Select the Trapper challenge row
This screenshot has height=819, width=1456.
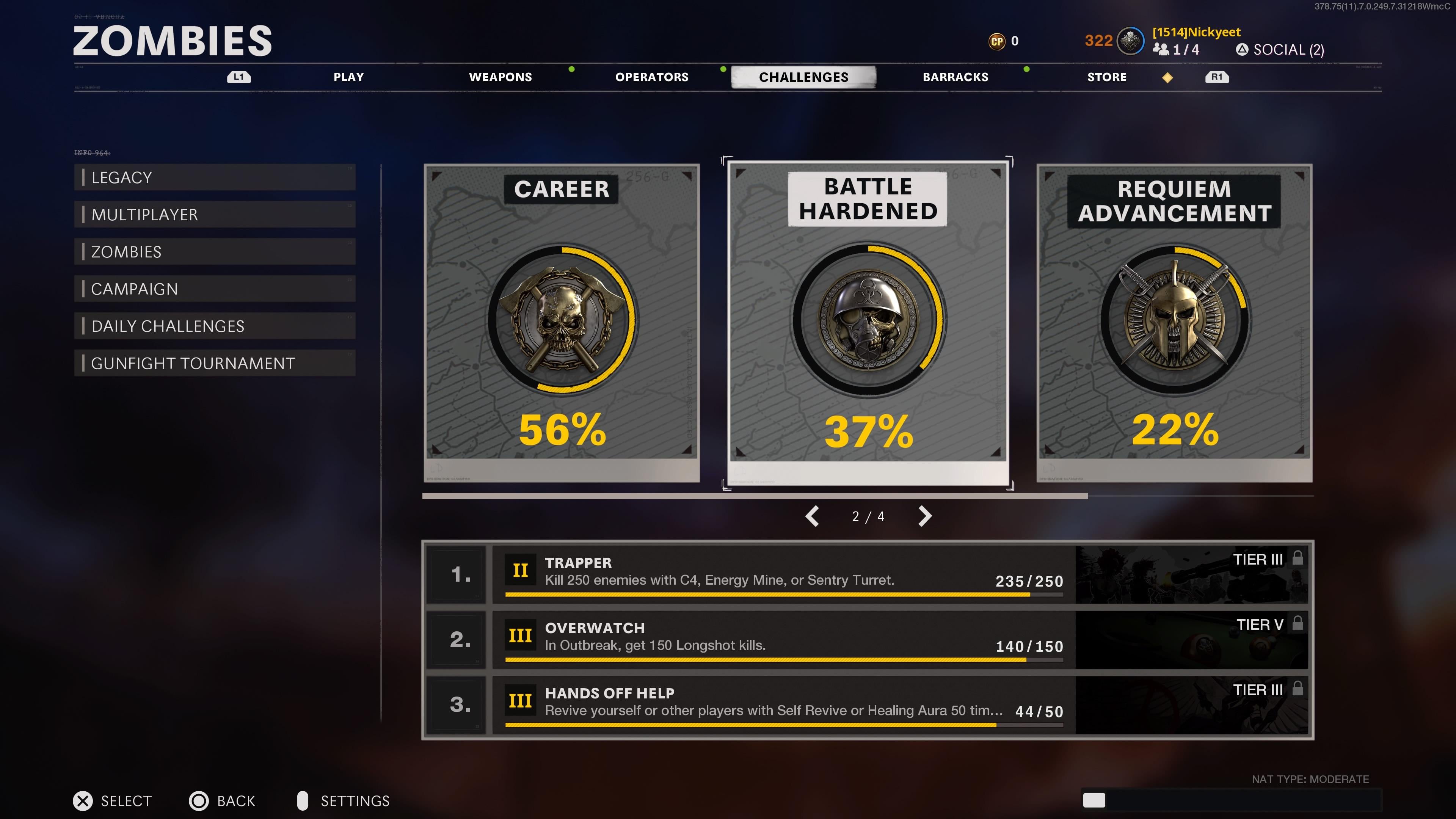(x=783, y=574)
